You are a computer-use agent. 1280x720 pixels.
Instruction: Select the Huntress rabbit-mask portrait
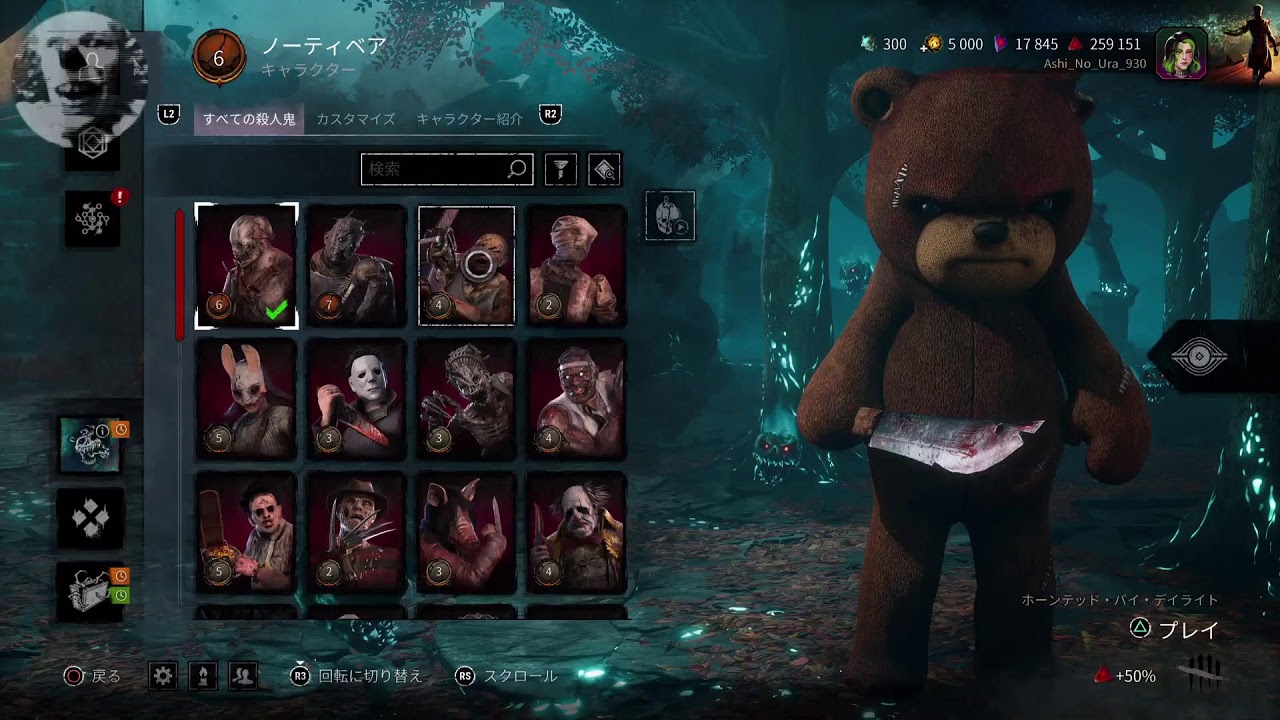click(246, 399)
